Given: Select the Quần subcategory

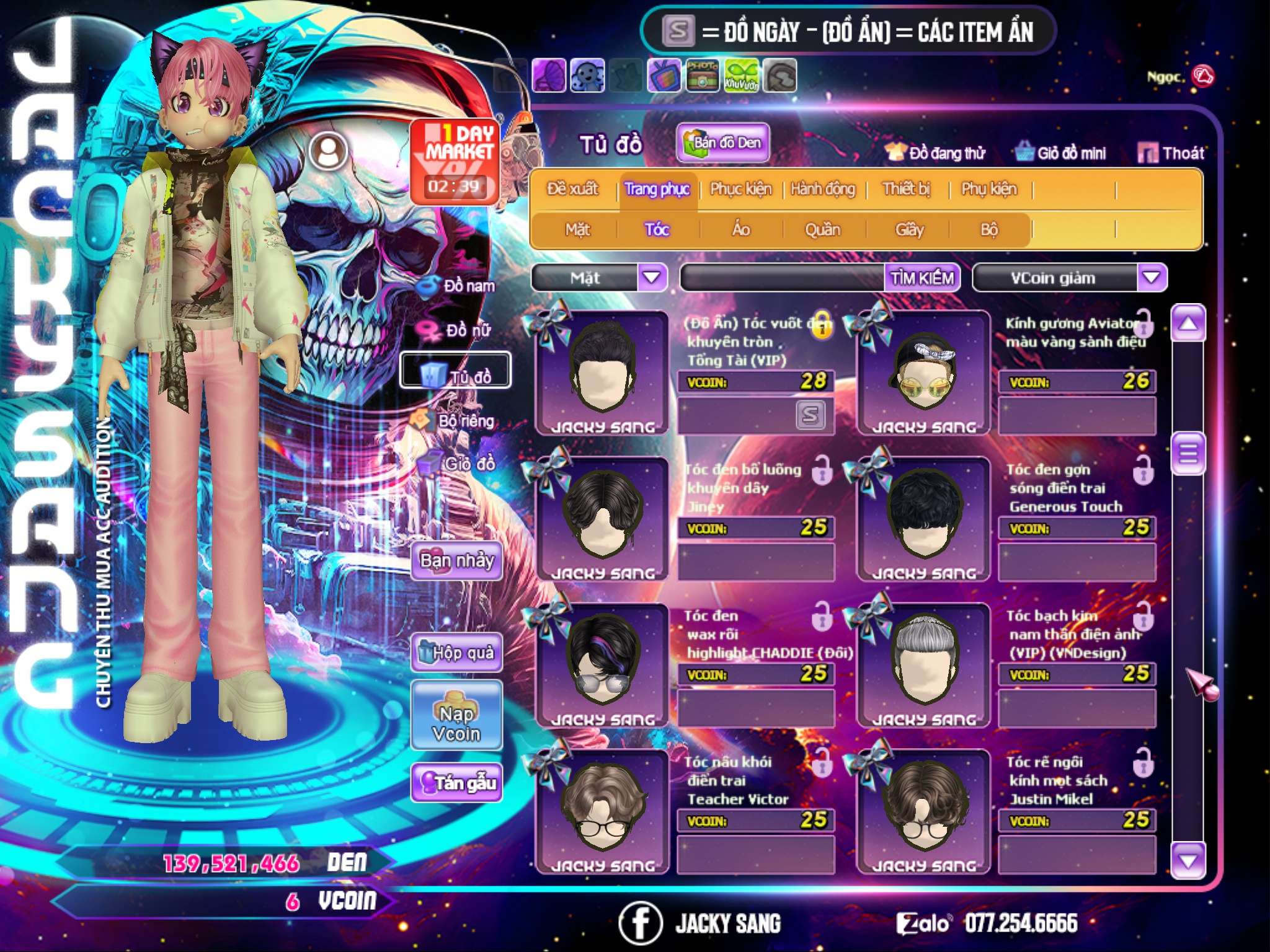Looking at the screenshot, I should 822,230.
